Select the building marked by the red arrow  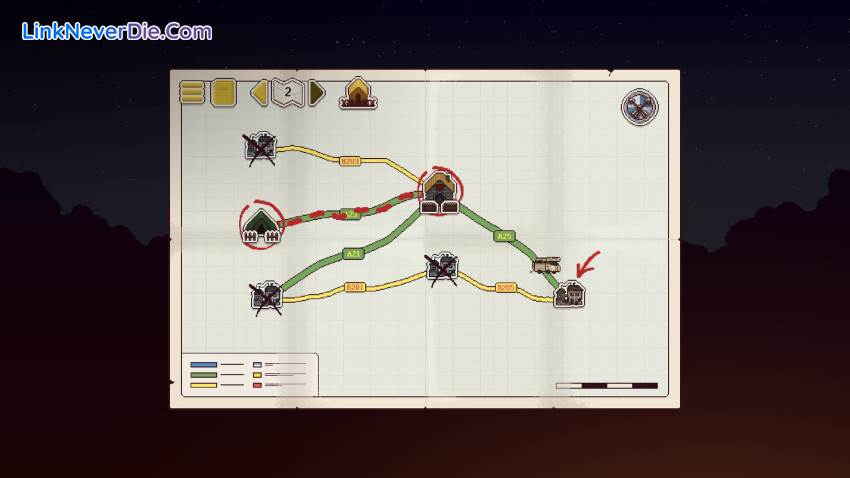[x=569, y=294]
